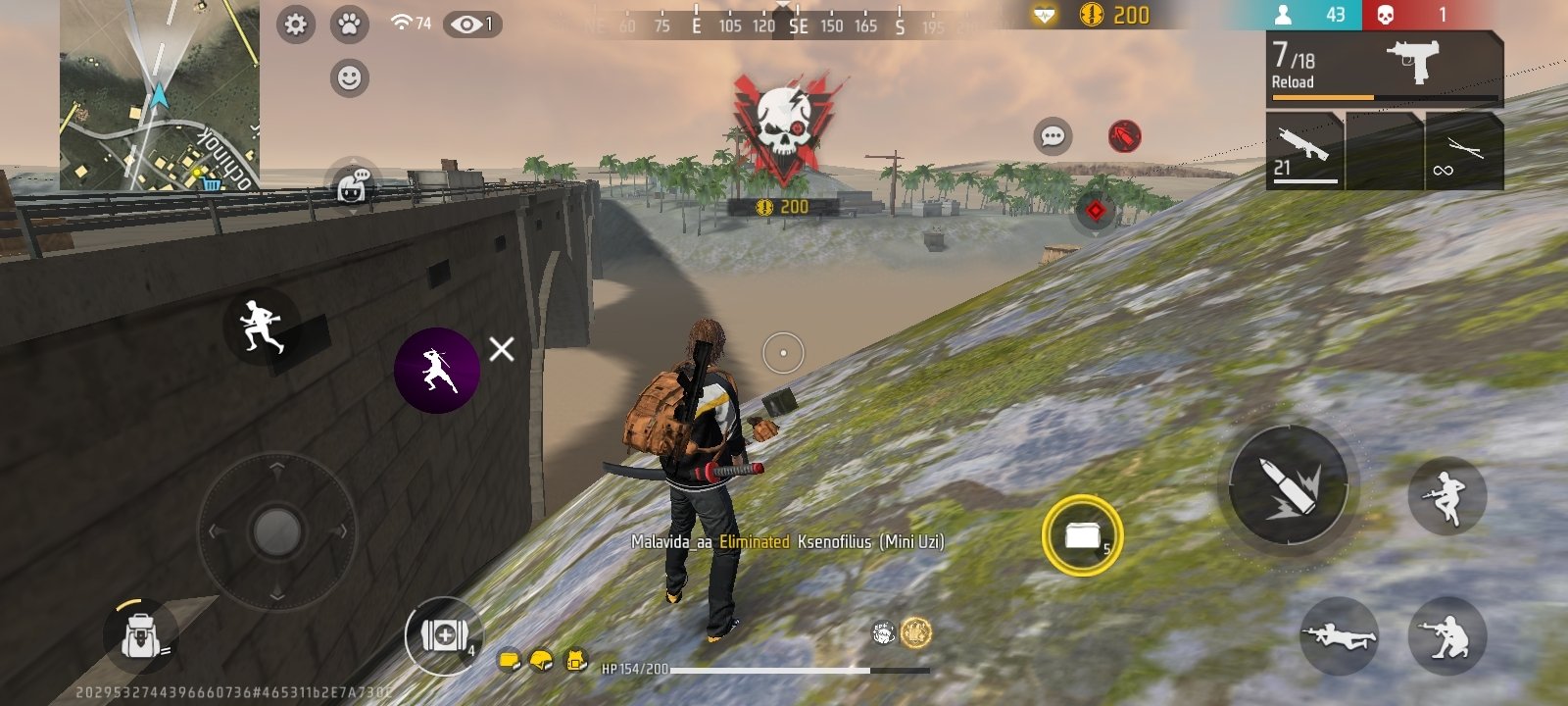Activate the purple ninja skill

pos(437,370)
